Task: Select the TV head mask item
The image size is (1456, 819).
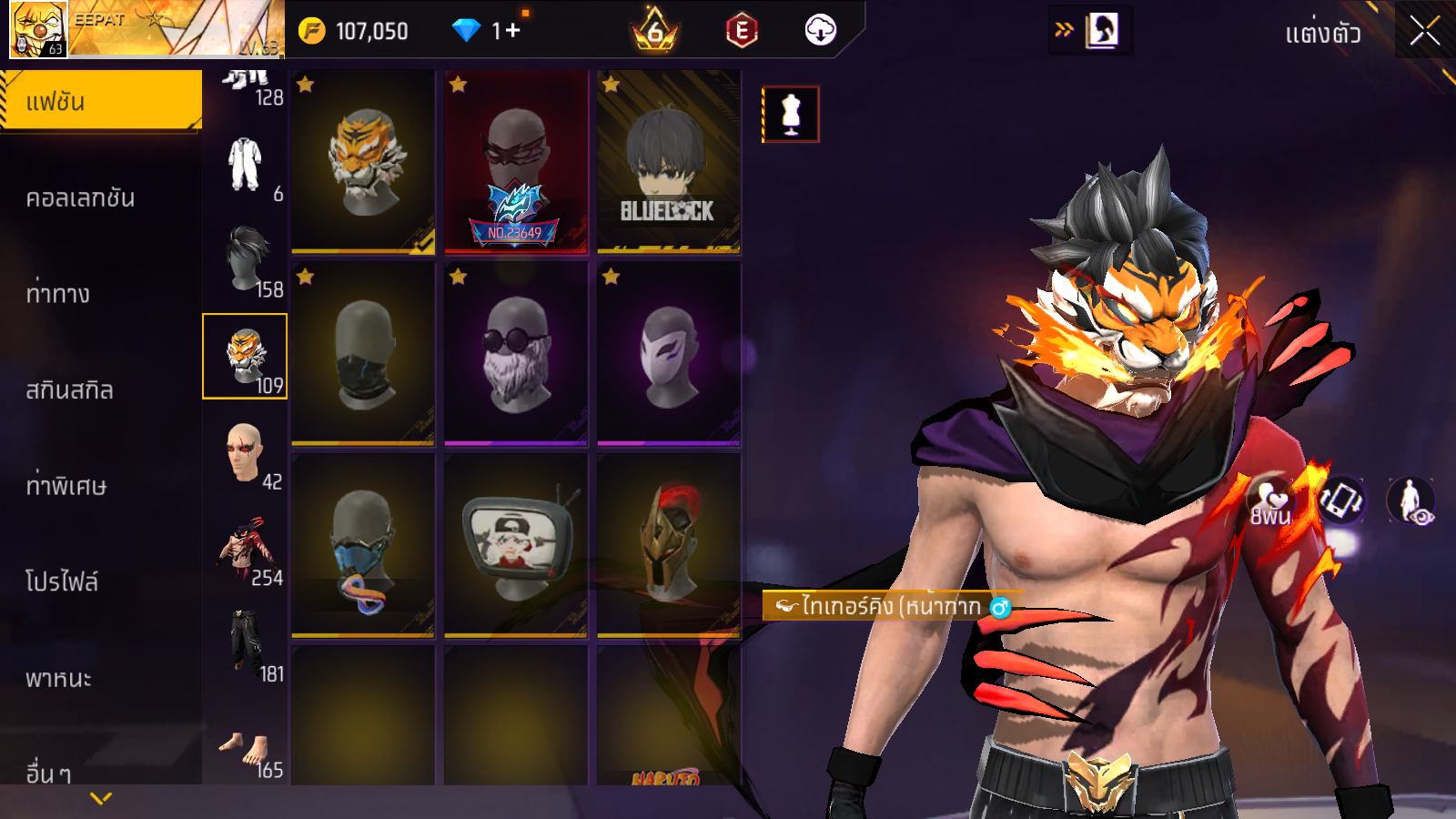Action: (516, 544)
